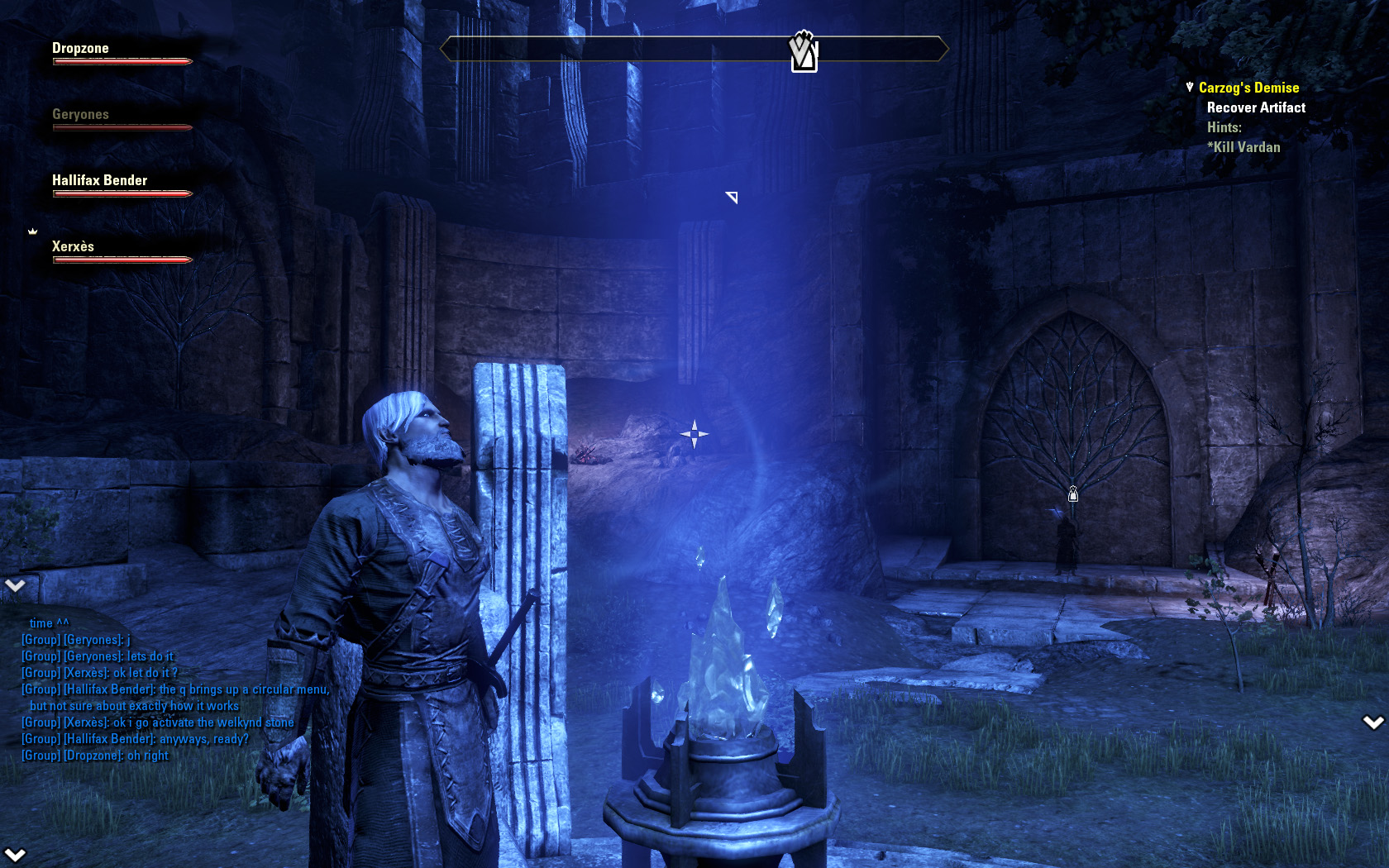This screenshot has height=868, width=1389.
Task: Target Hallifax Bender's group frame
Action: 100,181
